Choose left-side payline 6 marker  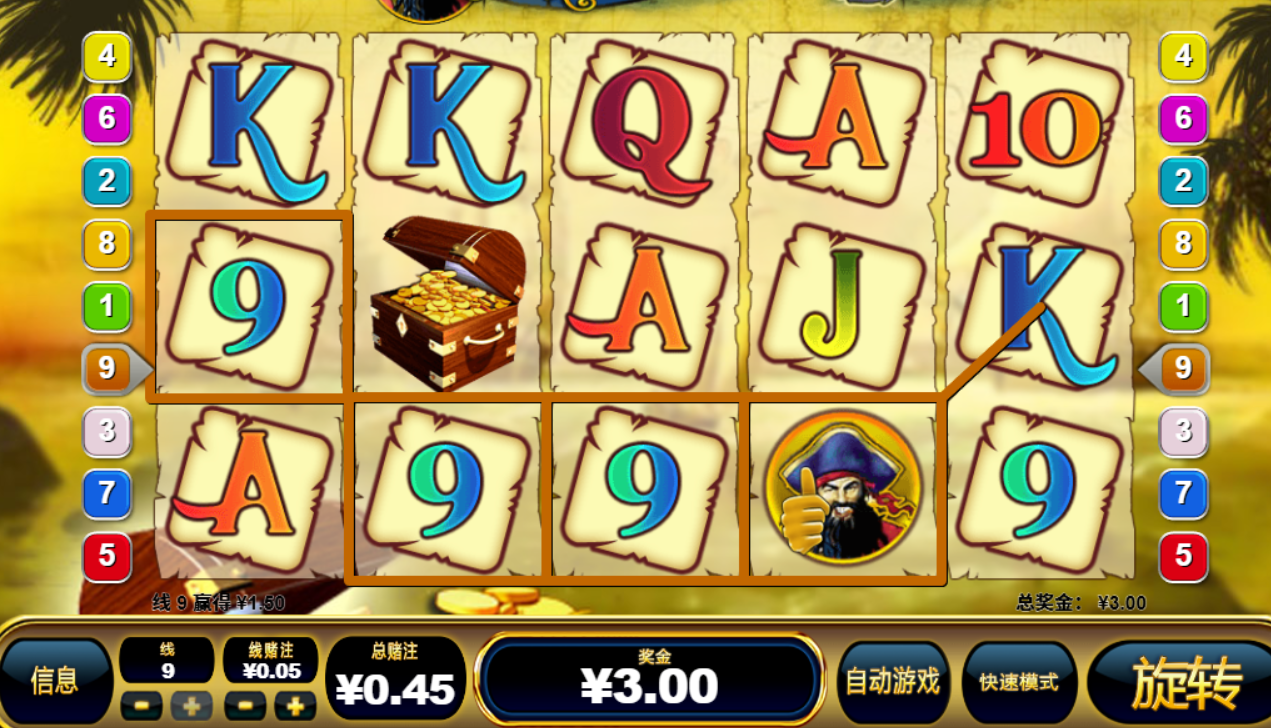coord(107,119)
